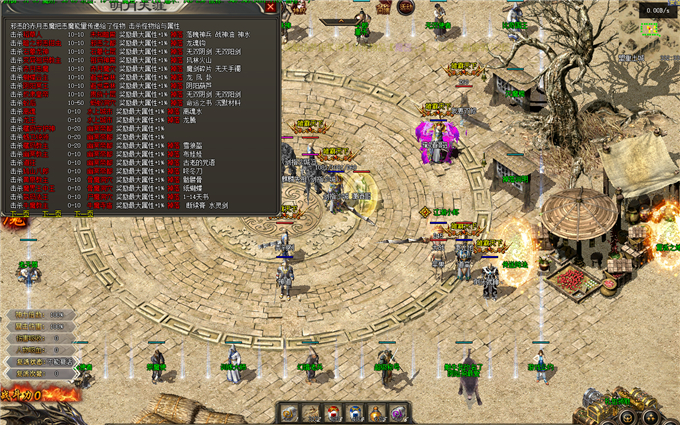The width and height of the screenshot is (680, 425).
Task: Close the monster drop info panel
Action: [271, 8]
